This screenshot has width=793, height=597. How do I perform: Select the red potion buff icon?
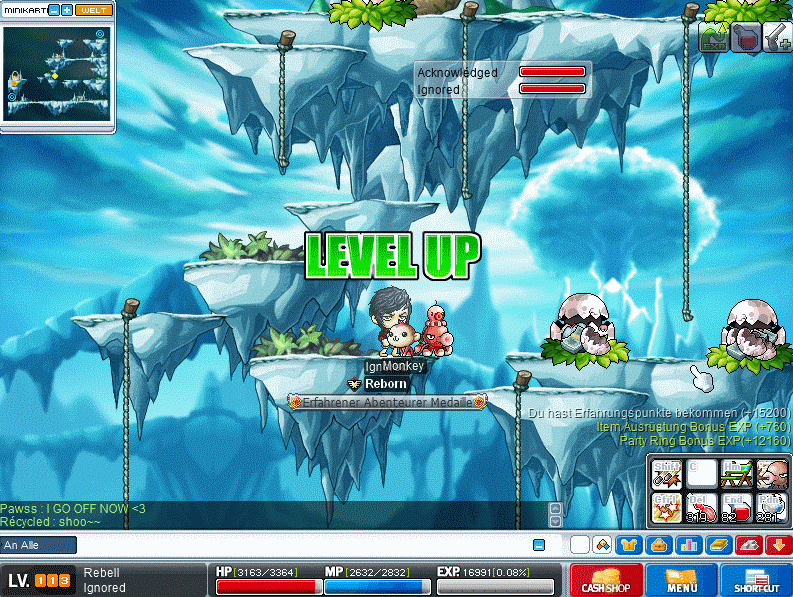click(x=745, y=38)
